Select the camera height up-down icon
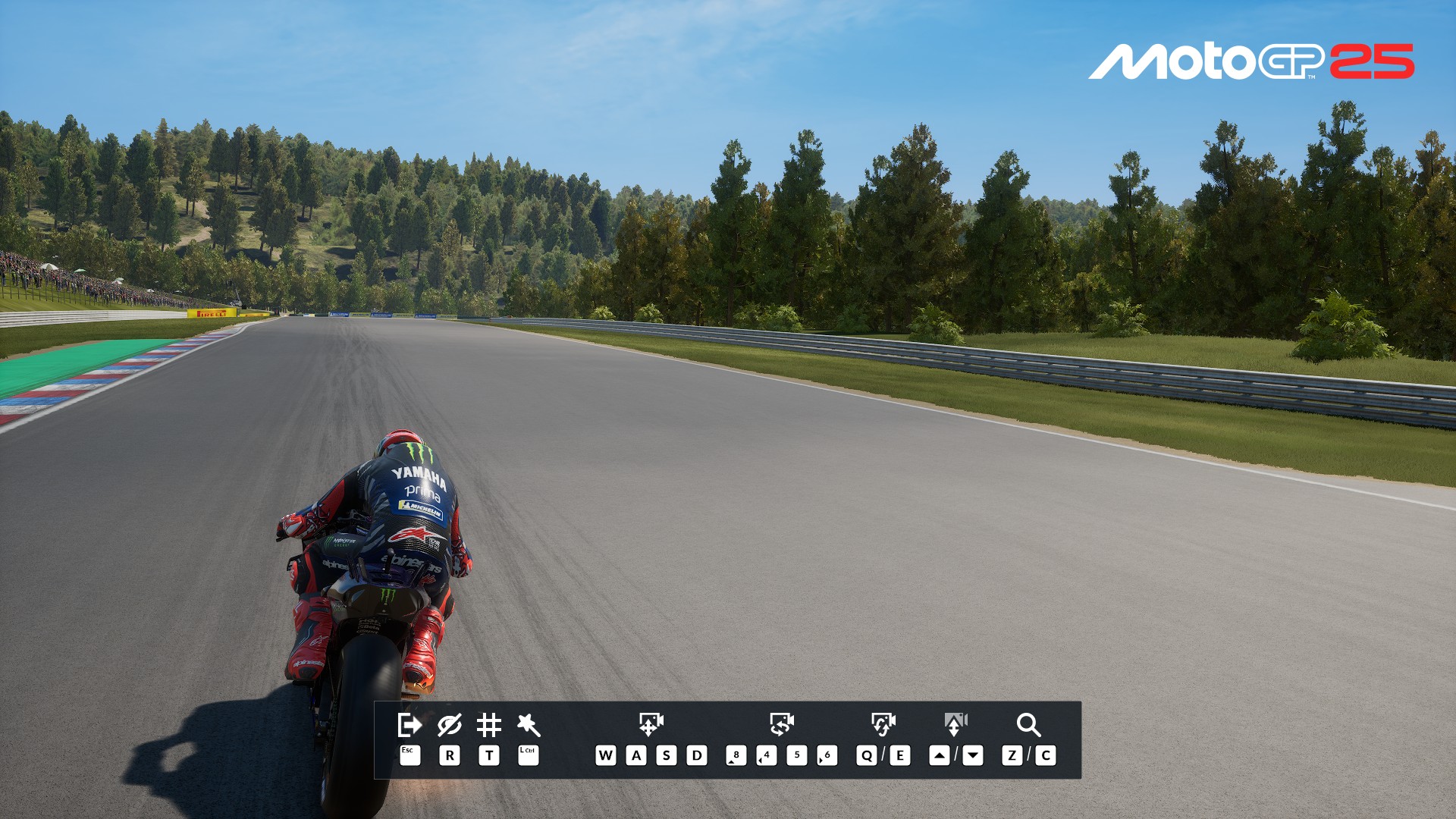Viewport: 1456px width, 819px height. tap(955, 724)
